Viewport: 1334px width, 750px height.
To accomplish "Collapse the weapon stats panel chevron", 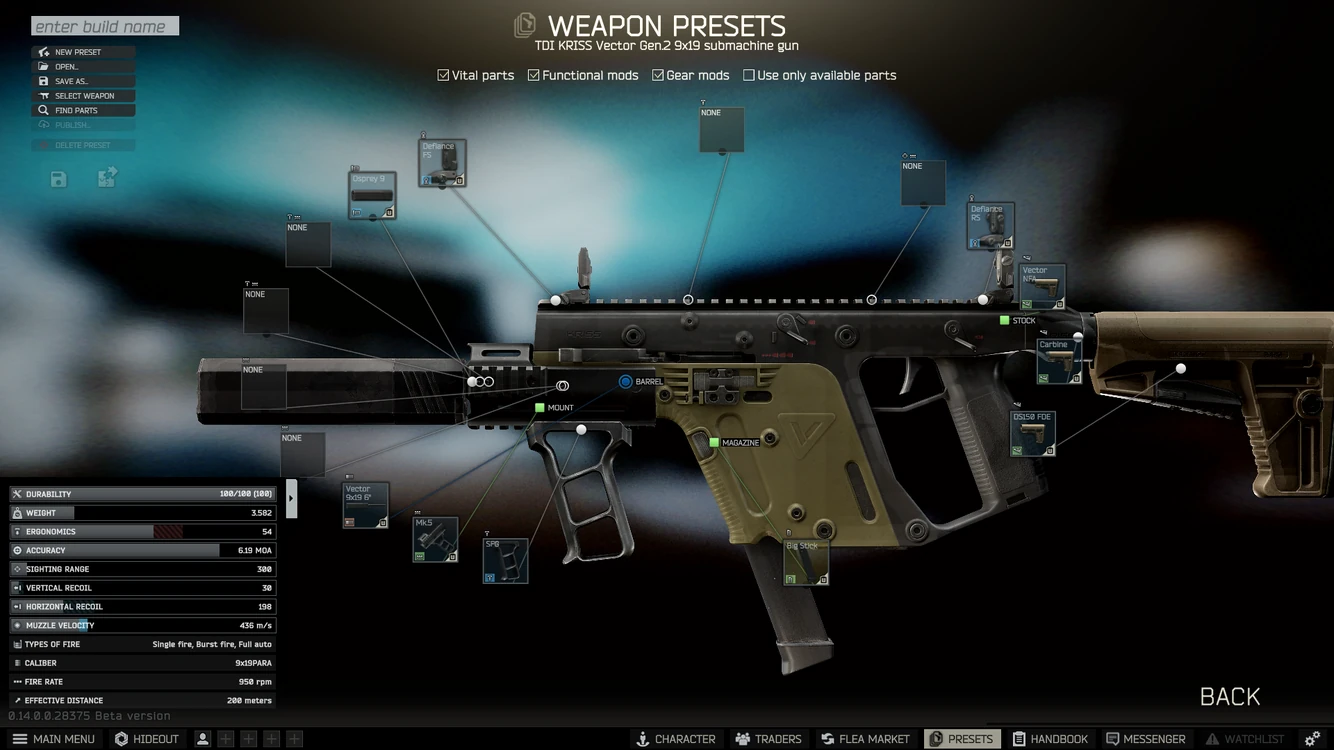I will 291,496.
